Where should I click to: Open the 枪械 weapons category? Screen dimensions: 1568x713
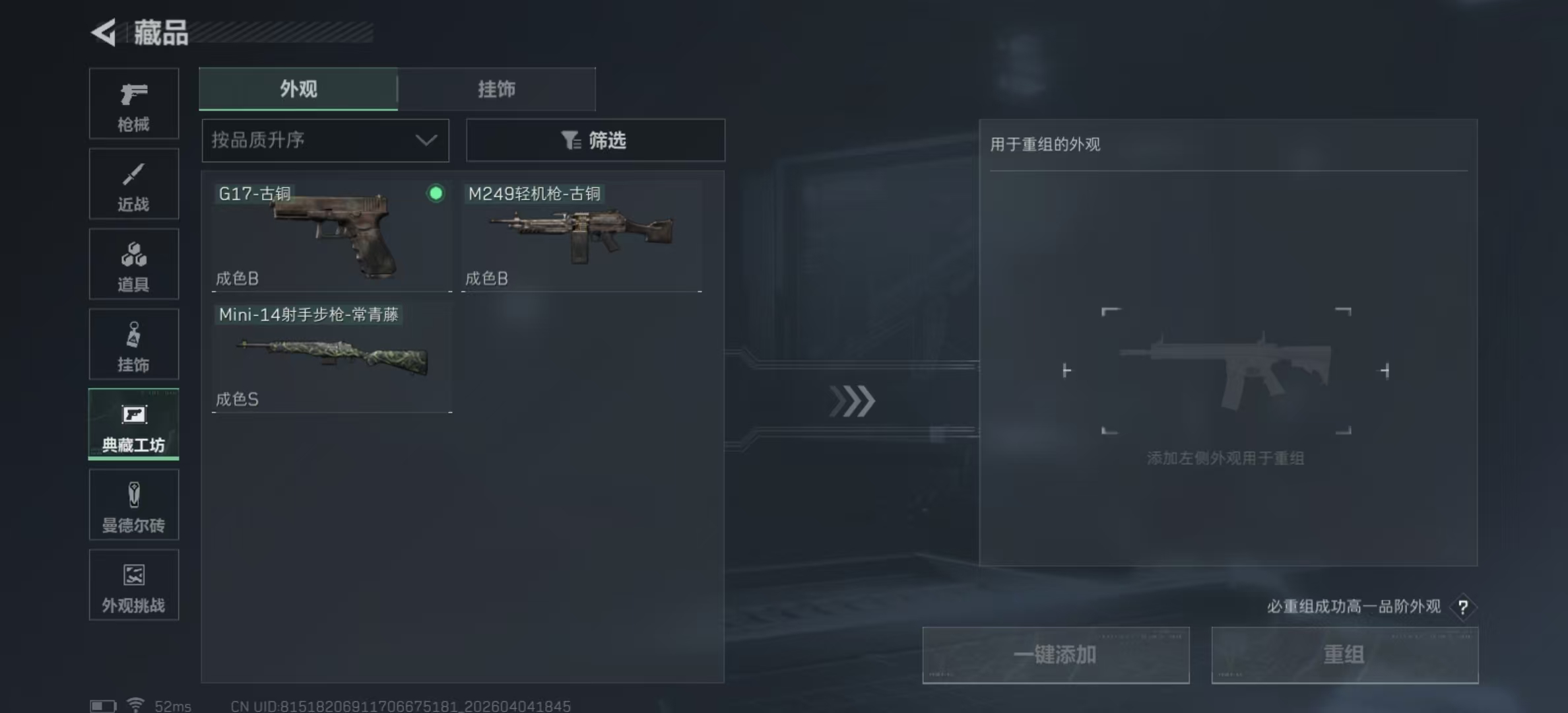133,104
